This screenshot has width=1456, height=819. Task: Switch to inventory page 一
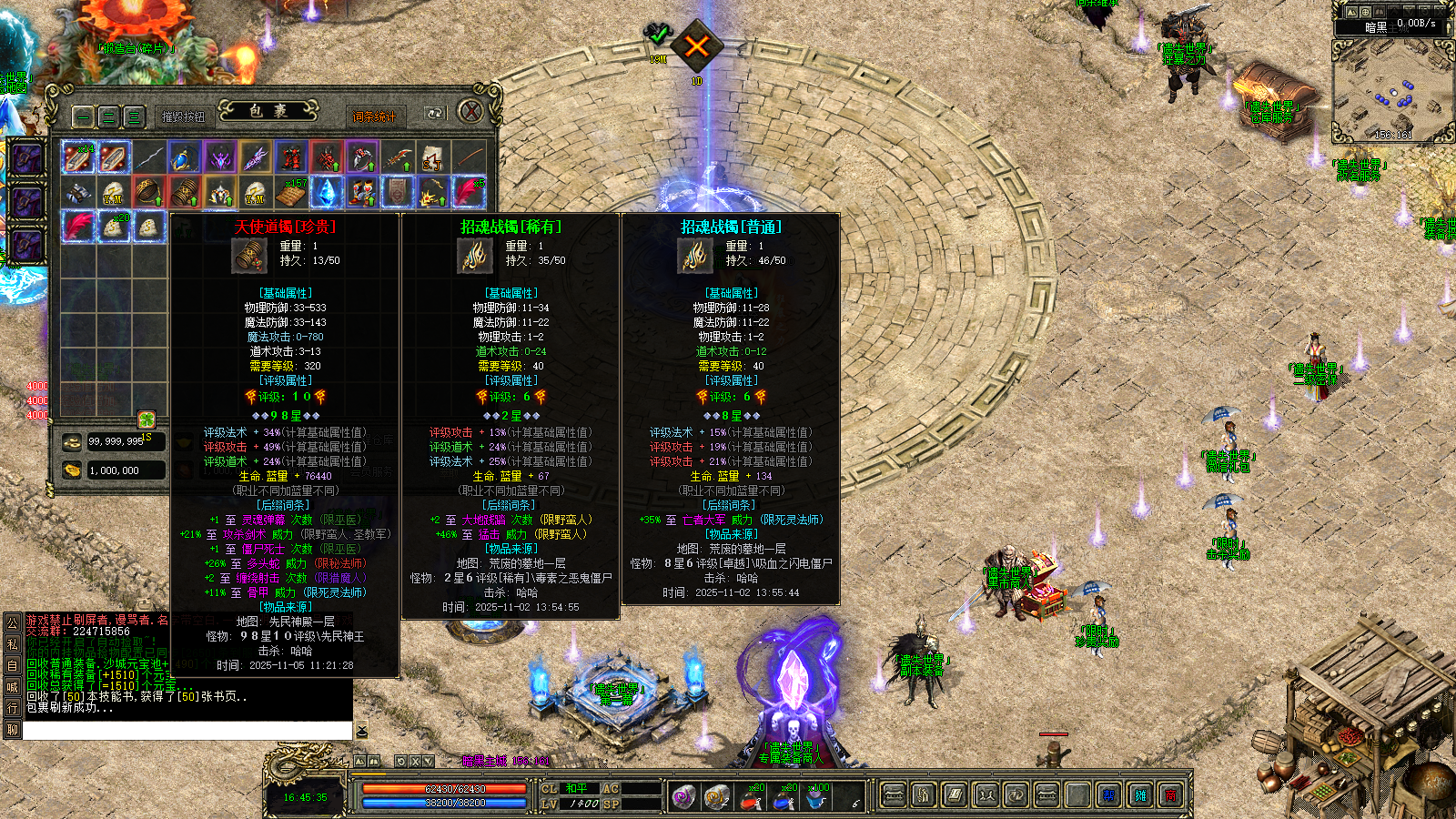(83, 116)
